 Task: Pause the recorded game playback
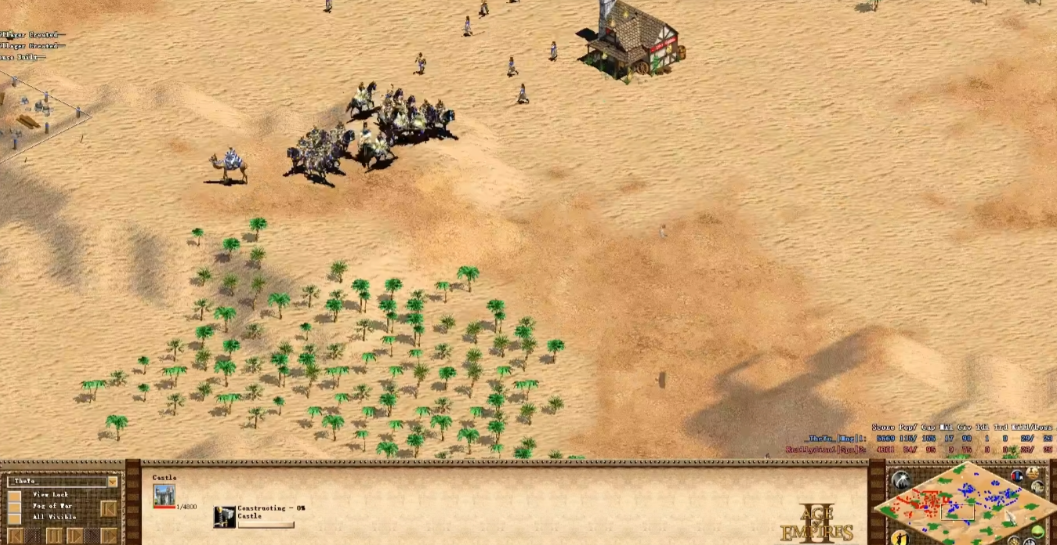click(x=53, y=537)
